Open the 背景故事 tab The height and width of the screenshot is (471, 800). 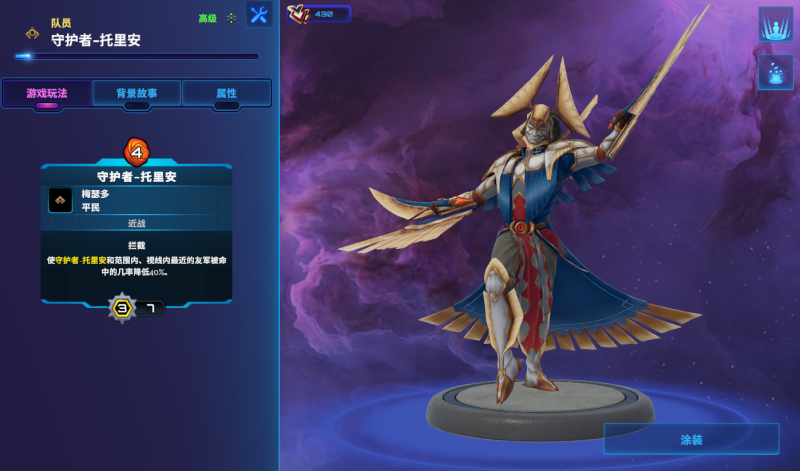(137, 93)
